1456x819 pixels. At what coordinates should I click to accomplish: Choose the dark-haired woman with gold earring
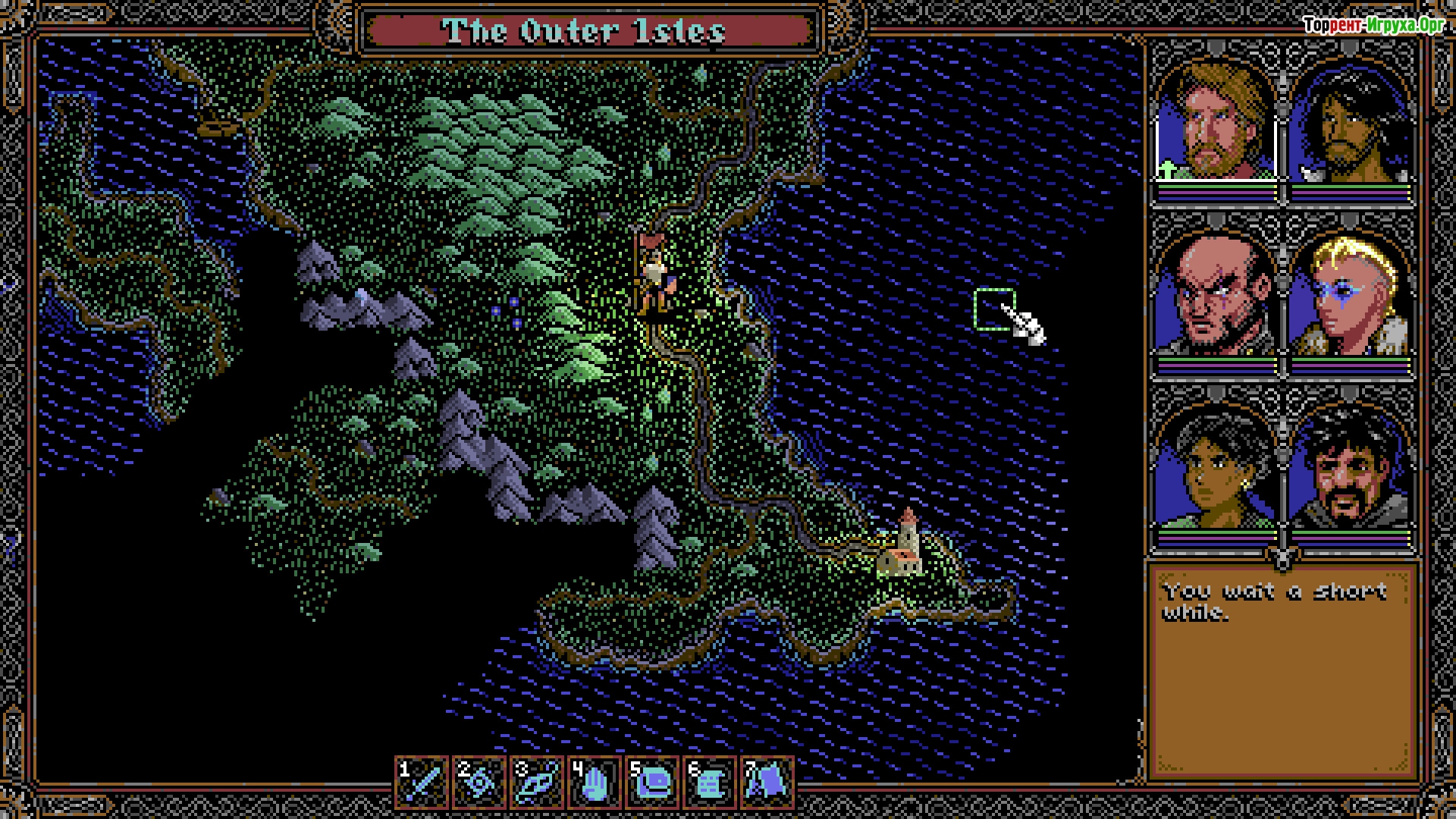click(x=1216, y=470)
